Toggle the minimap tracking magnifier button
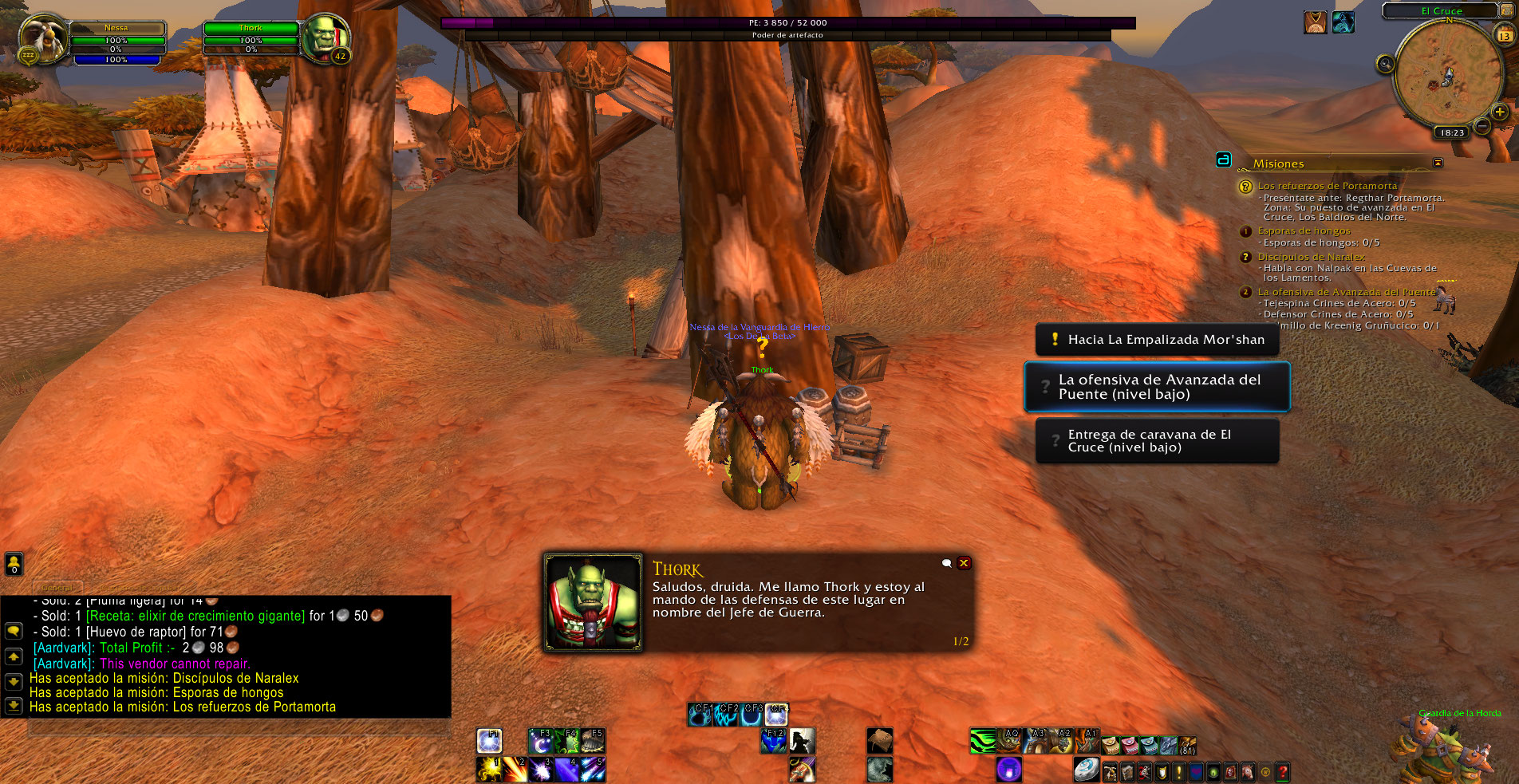 coord(1386,64)
